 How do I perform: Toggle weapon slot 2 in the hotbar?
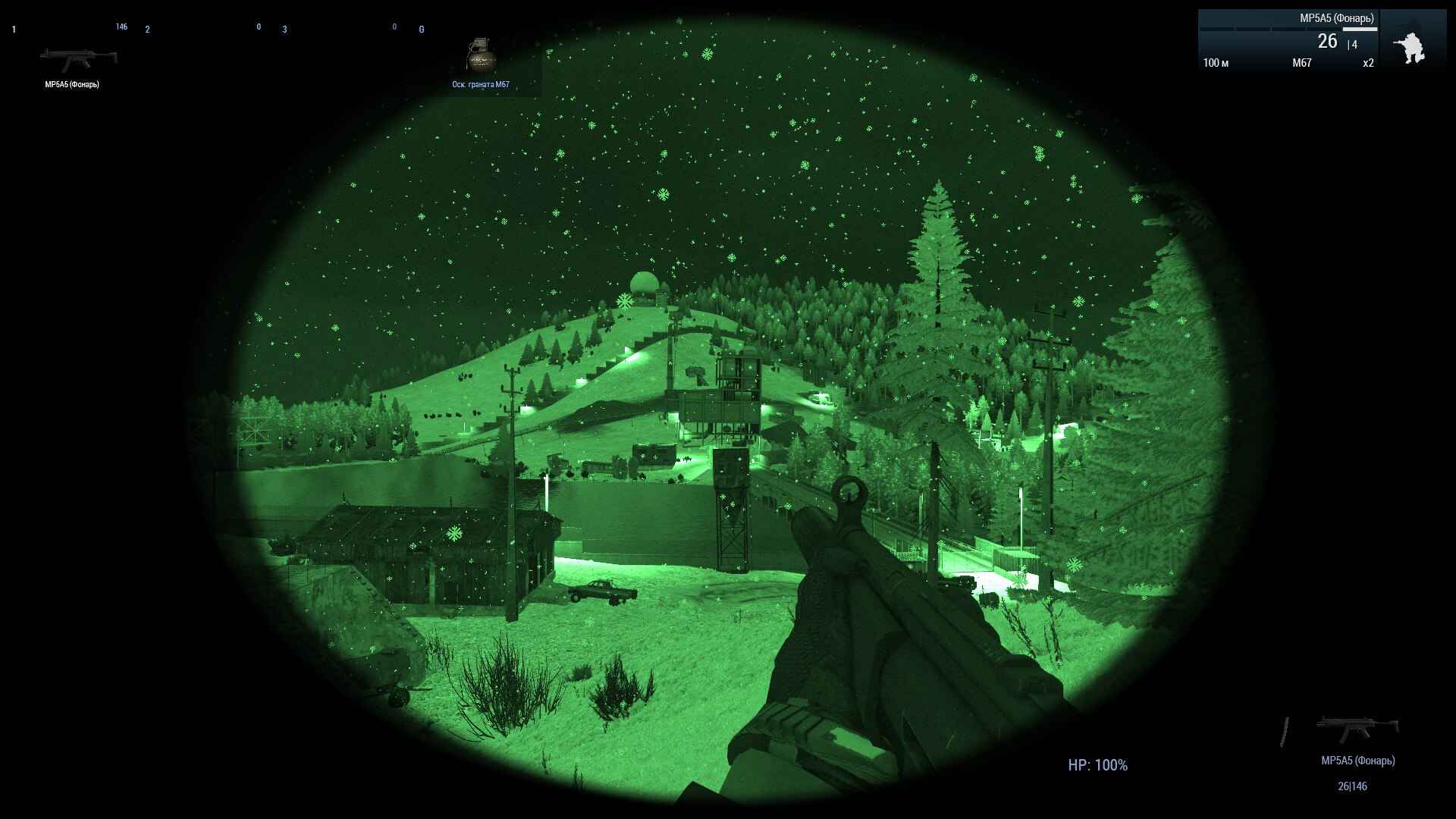click(x=146, y=30)
